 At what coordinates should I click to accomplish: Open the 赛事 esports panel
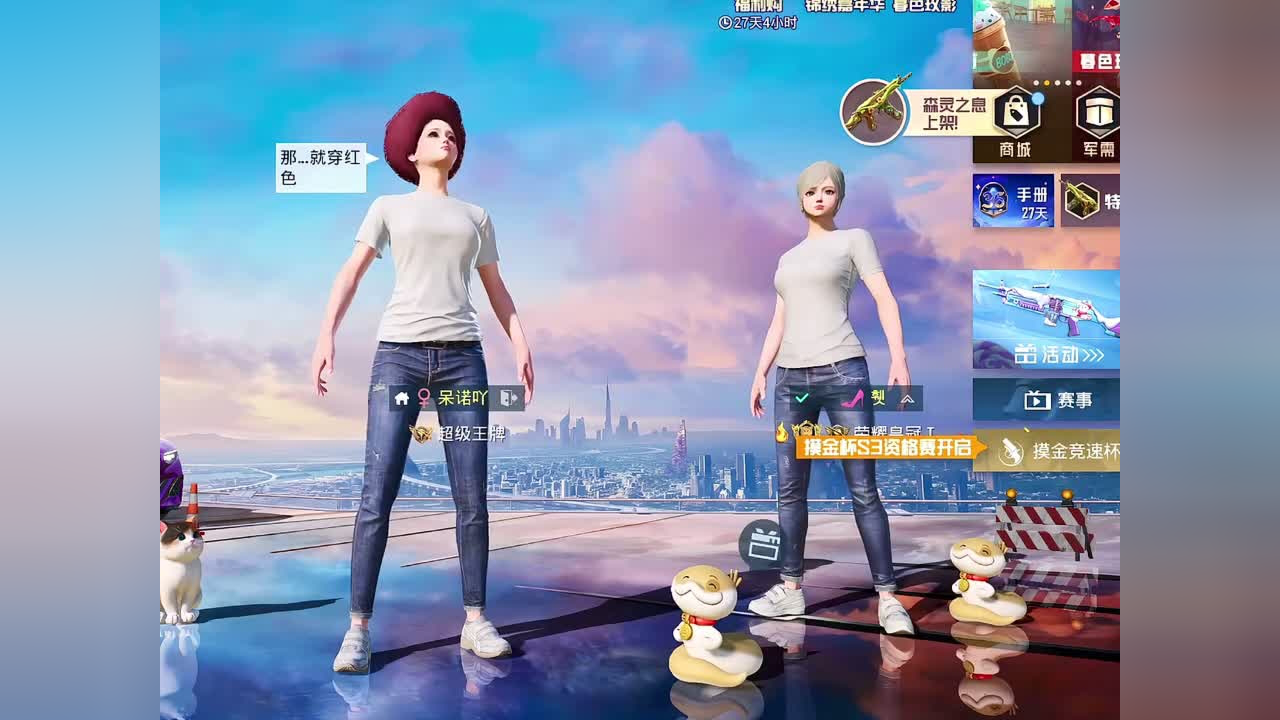[1060, 399]
